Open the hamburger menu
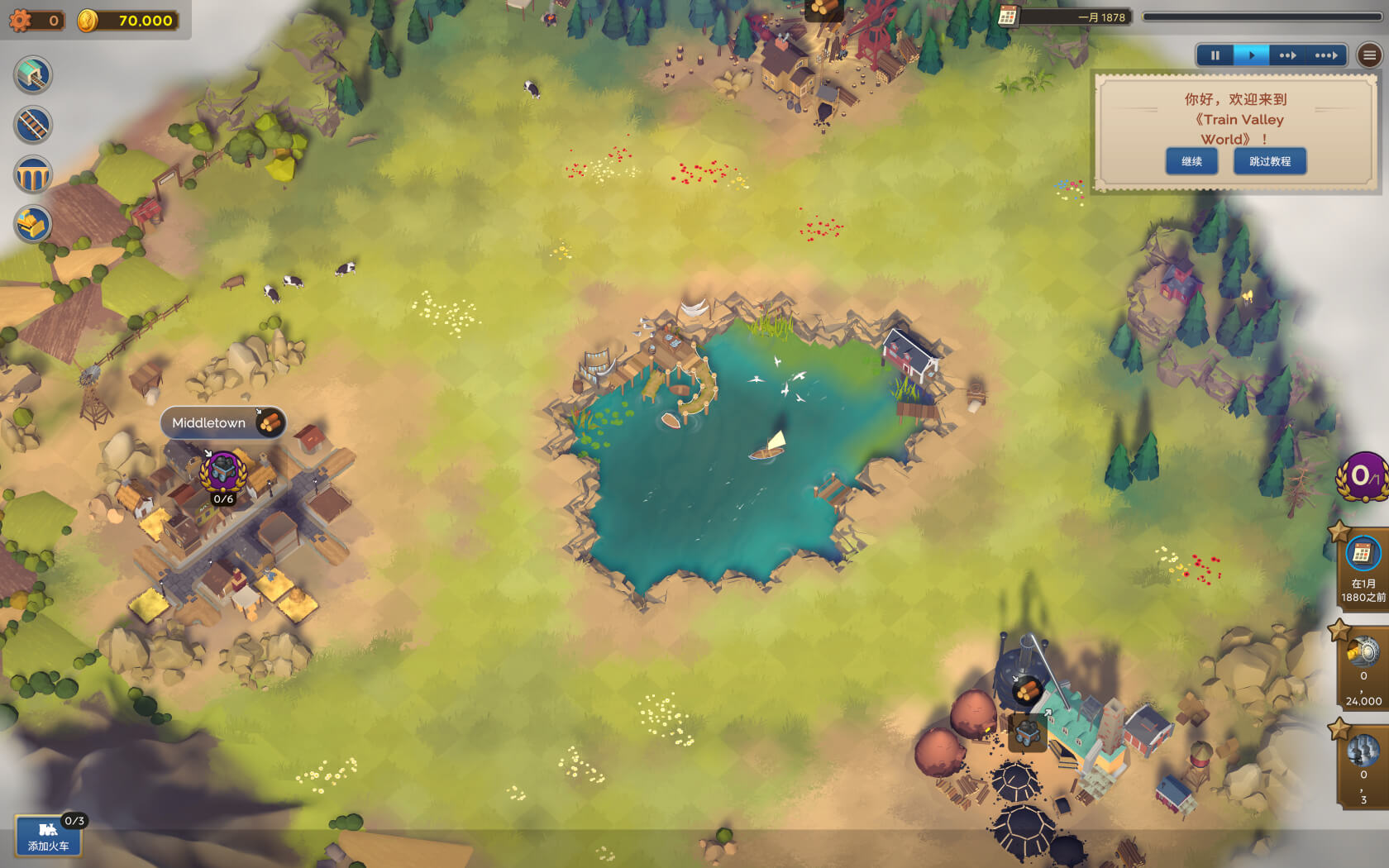 click(1370, 55)
